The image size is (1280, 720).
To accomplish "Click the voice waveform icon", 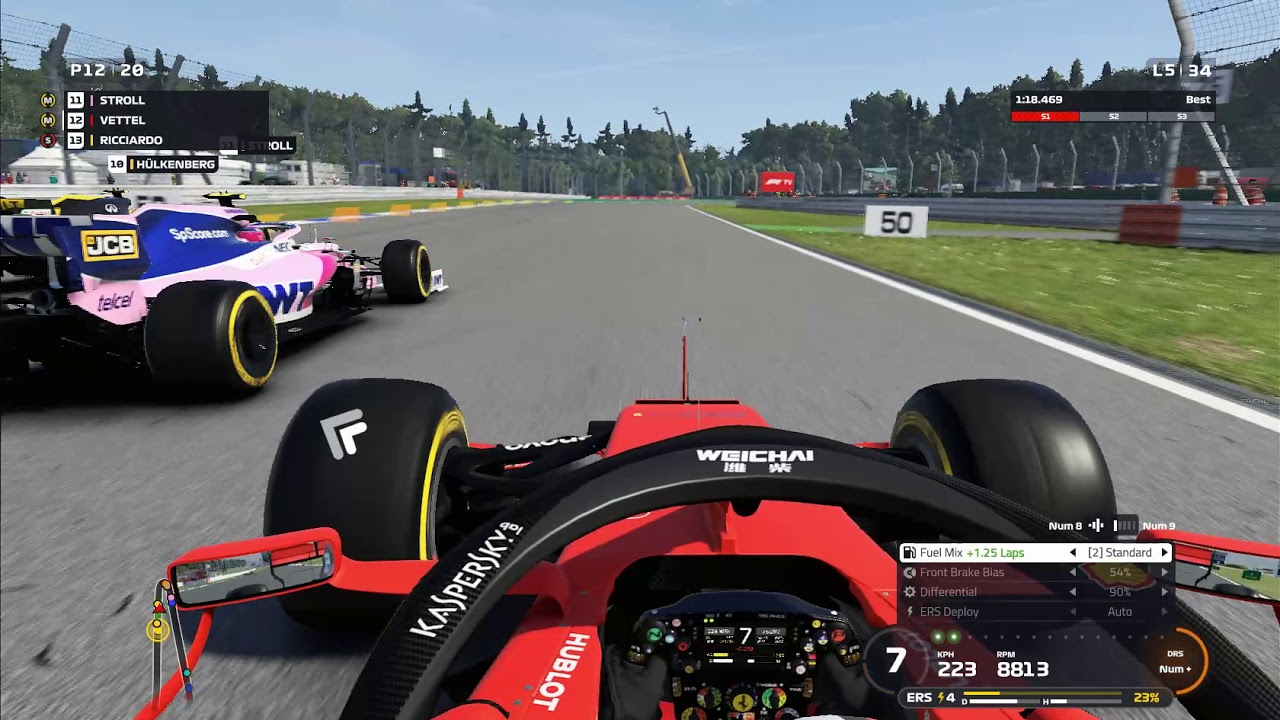I will (1096, 526).
